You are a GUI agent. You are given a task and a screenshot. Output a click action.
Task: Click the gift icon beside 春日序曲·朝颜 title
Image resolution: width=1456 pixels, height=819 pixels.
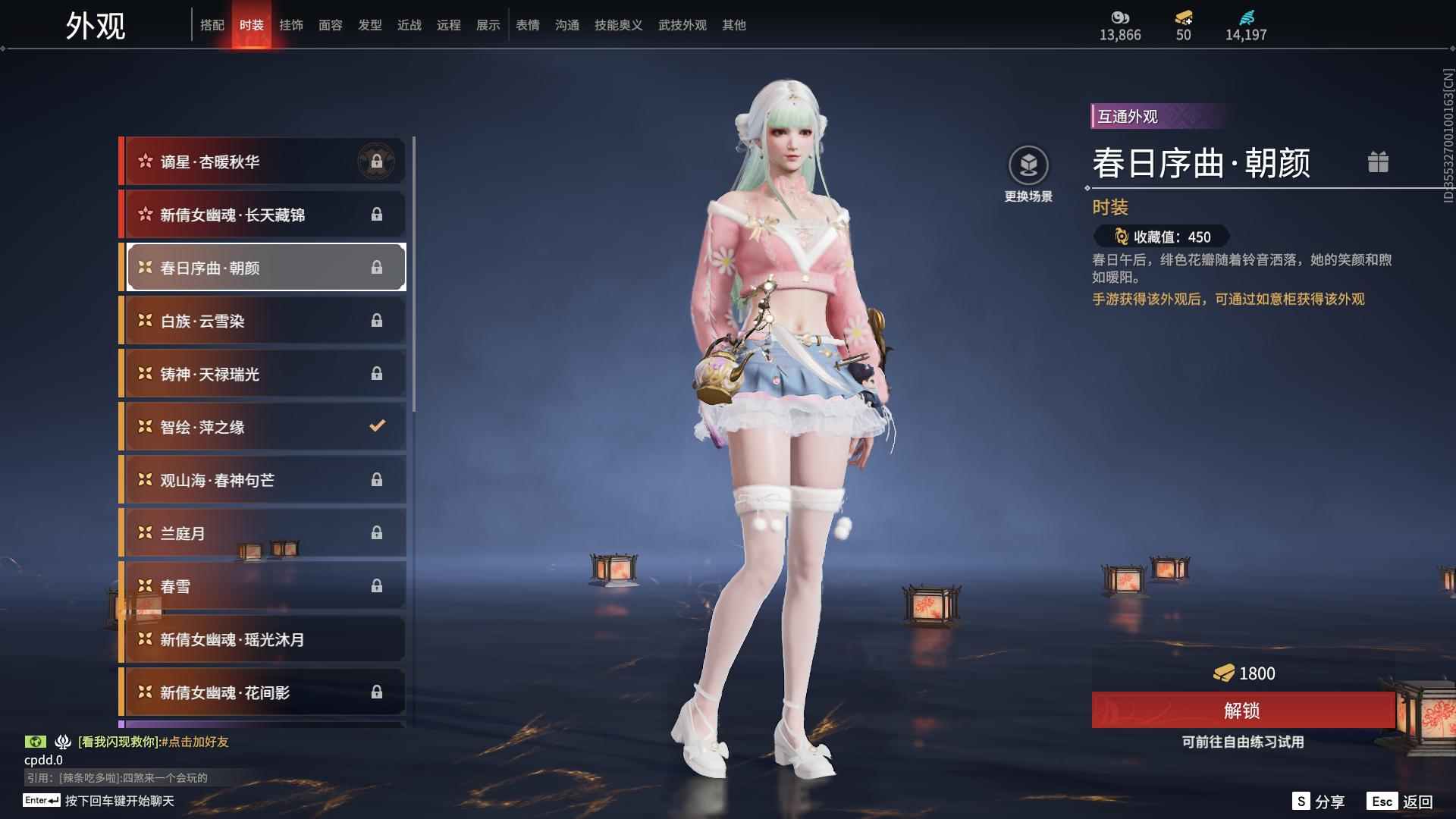pos(1379,162)
